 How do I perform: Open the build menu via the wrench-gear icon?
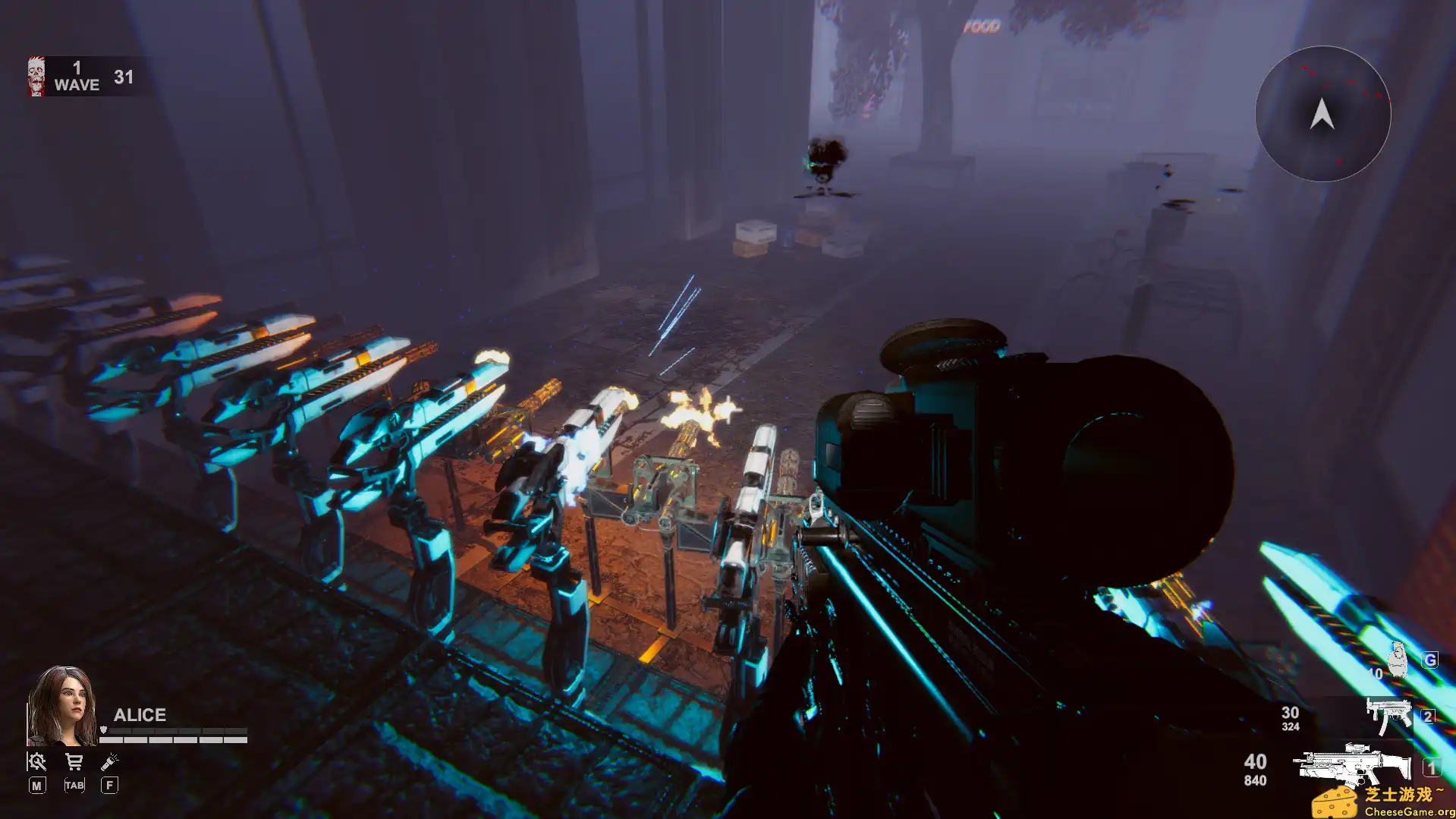(36, 760)
